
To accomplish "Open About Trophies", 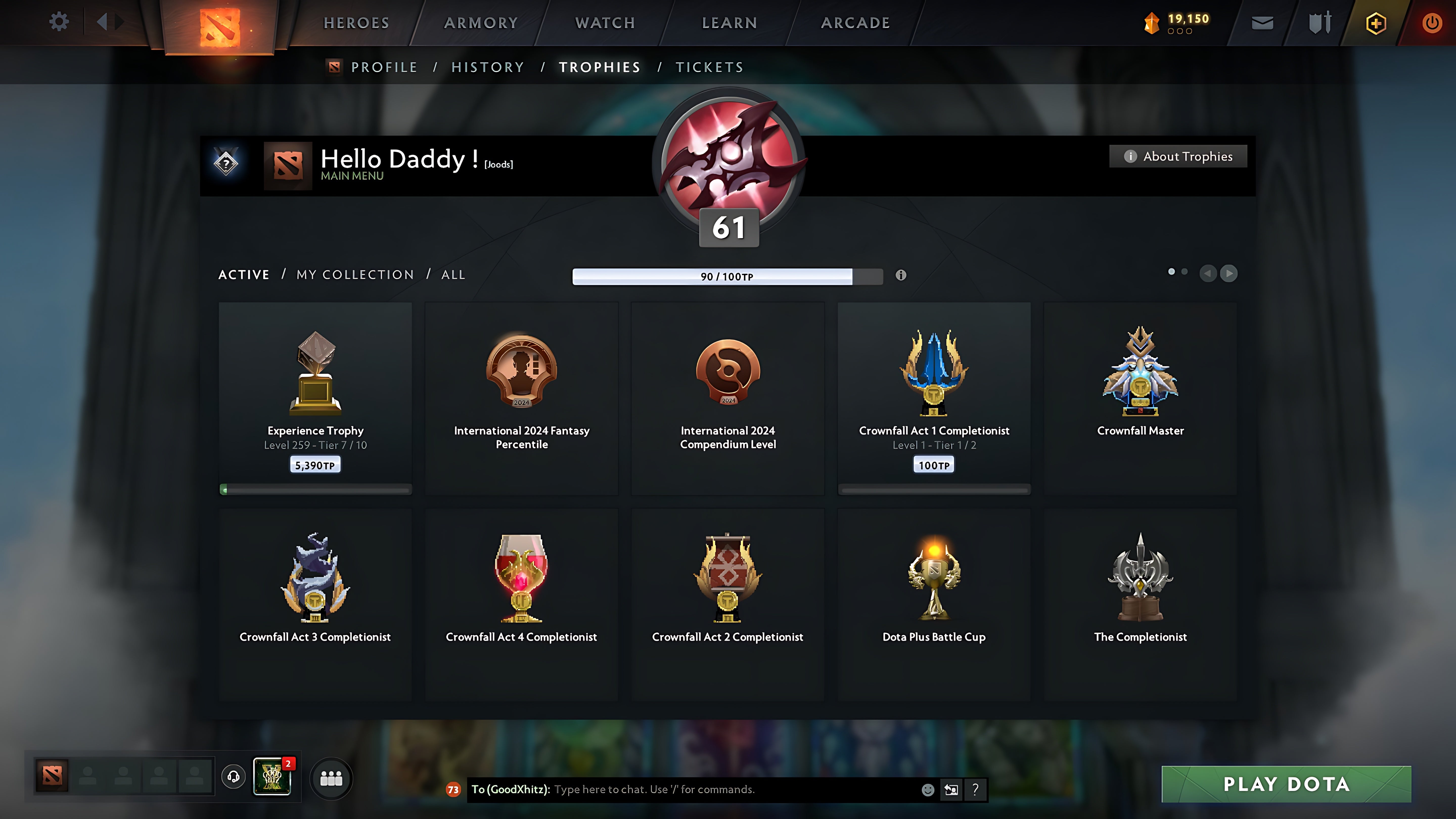I will 1178,156.
